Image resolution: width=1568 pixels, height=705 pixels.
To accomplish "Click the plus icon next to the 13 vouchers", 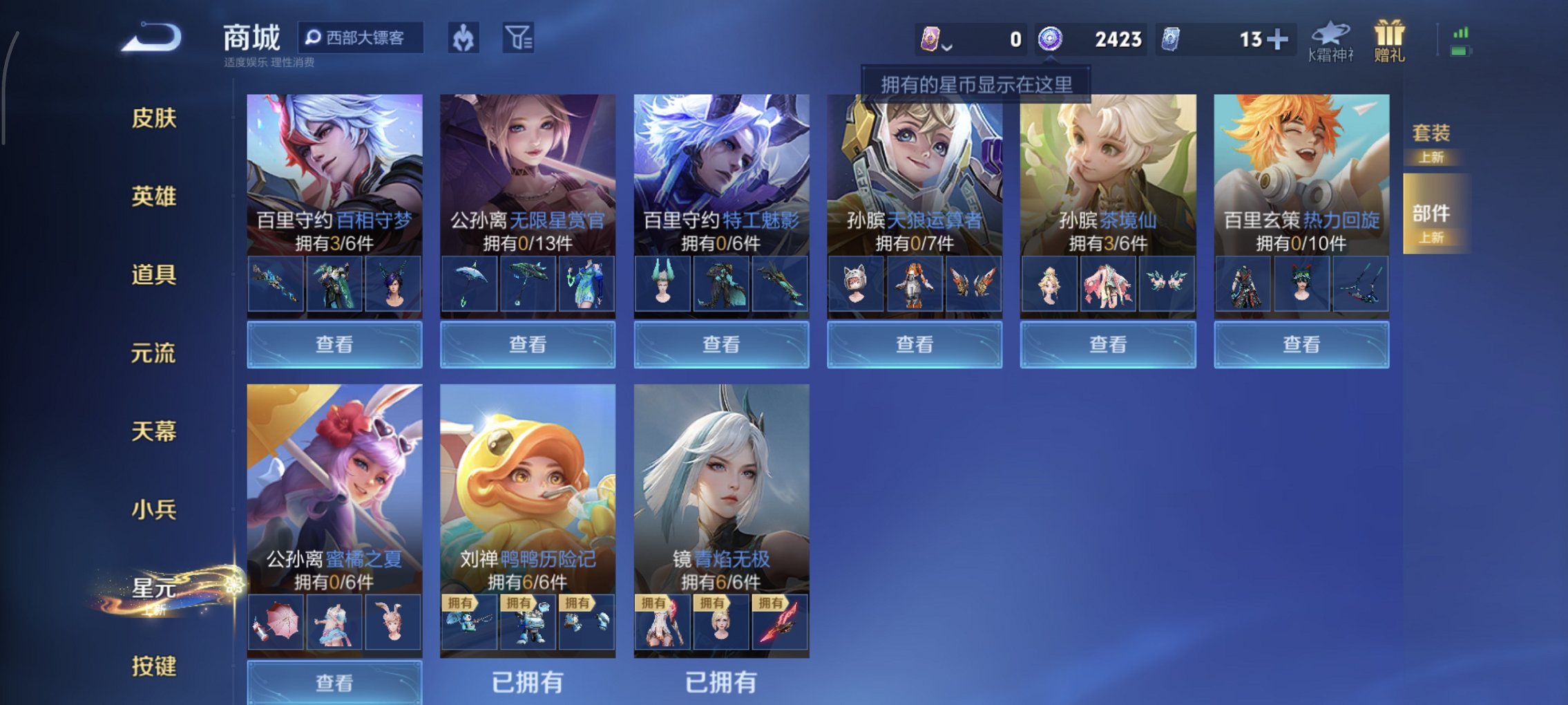I will [1279, 39].
